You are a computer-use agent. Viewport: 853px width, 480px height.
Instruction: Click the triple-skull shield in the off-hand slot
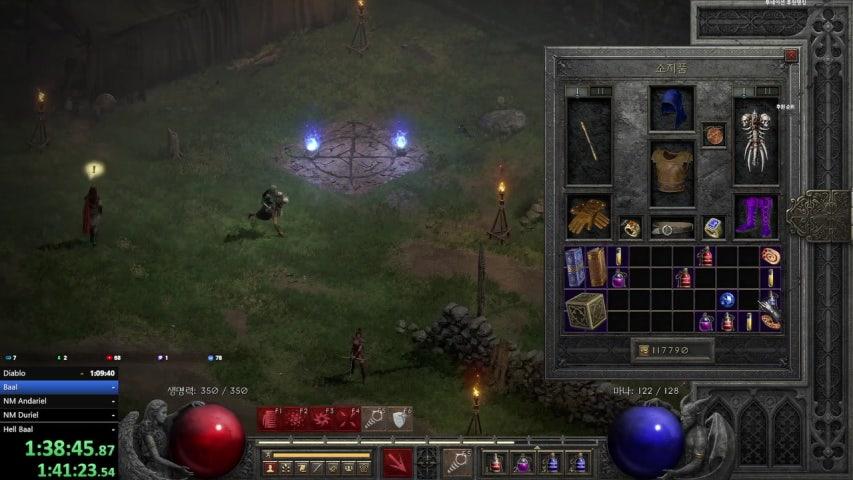coord(756,140)
